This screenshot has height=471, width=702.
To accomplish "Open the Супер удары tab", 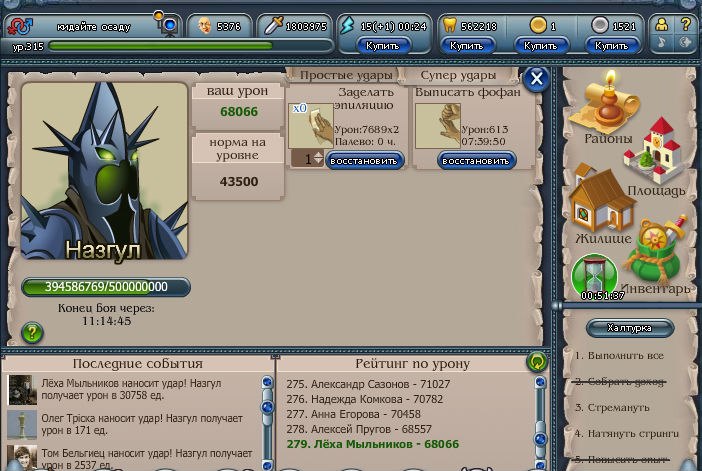I will 458,76.
